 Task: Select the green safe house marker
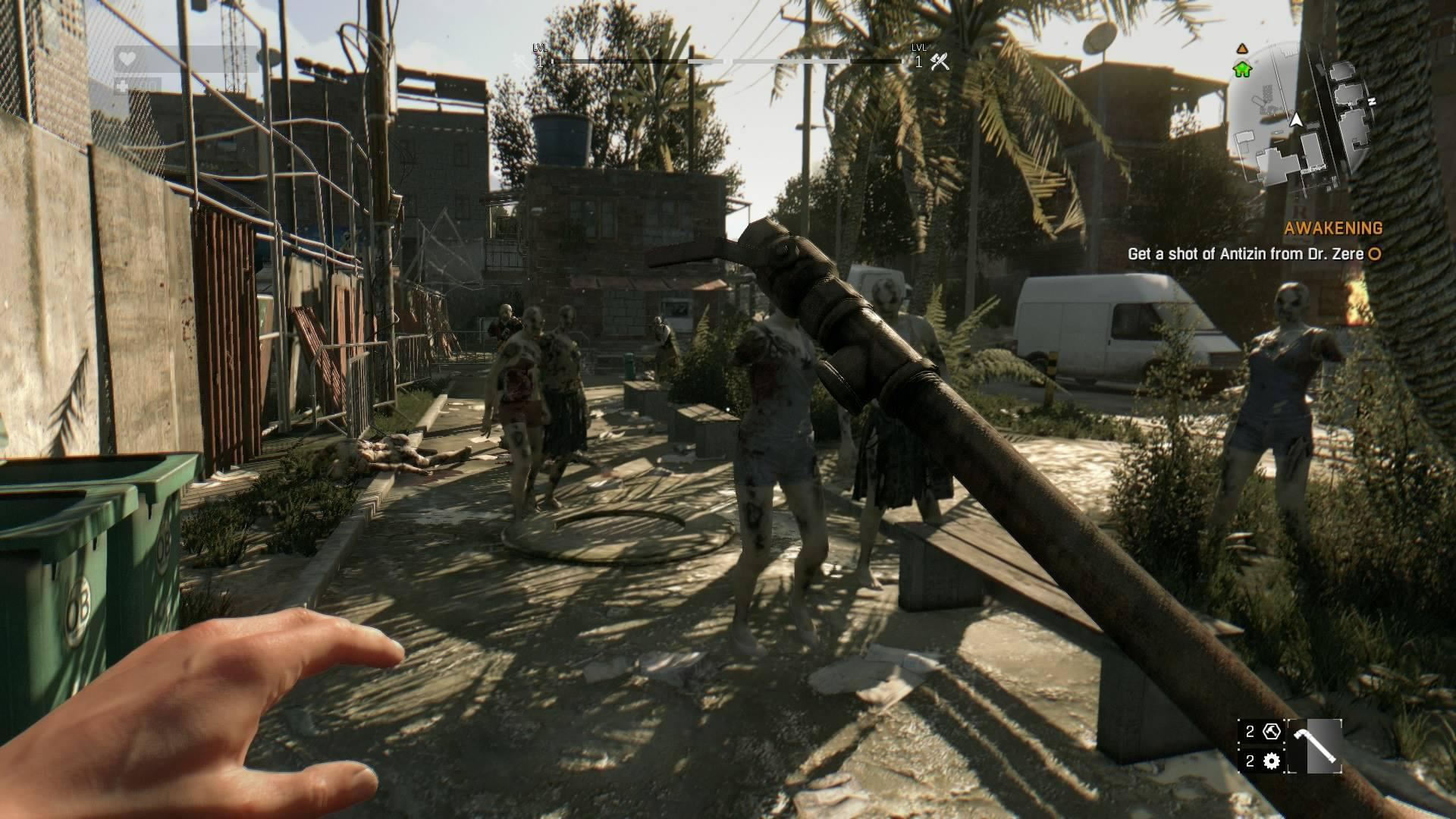tap(1242, 70)
